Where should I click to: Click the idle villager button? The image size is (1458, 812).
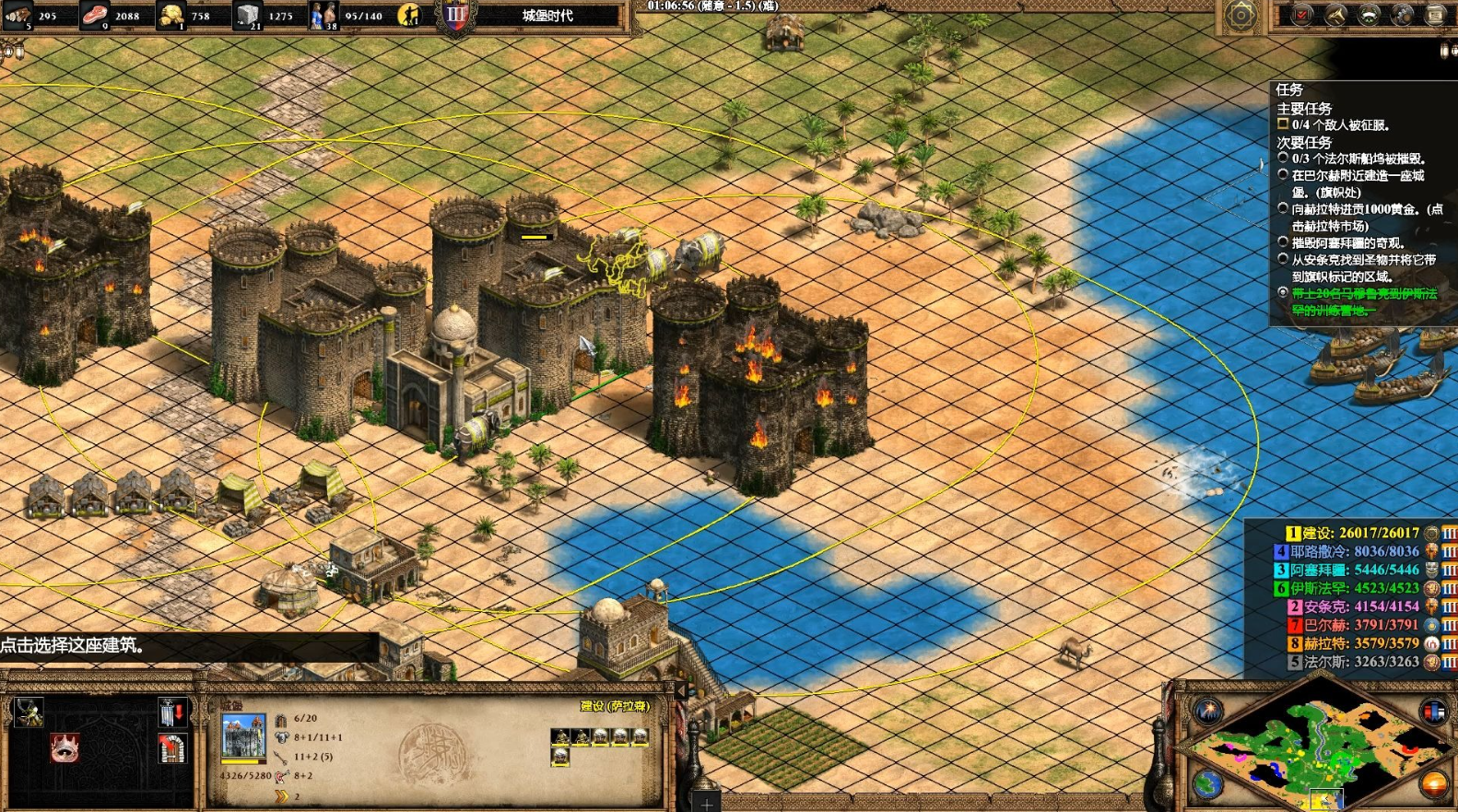[x=409, y=15]
